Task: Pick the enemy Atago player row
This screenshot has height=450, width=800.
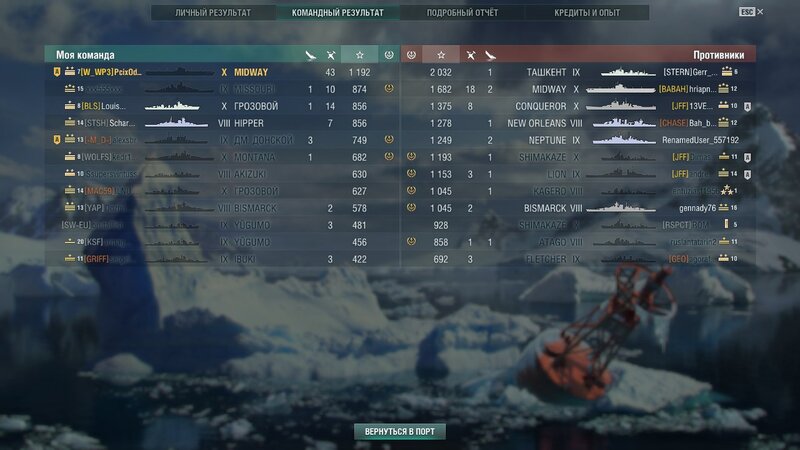Action: point(580,242)
